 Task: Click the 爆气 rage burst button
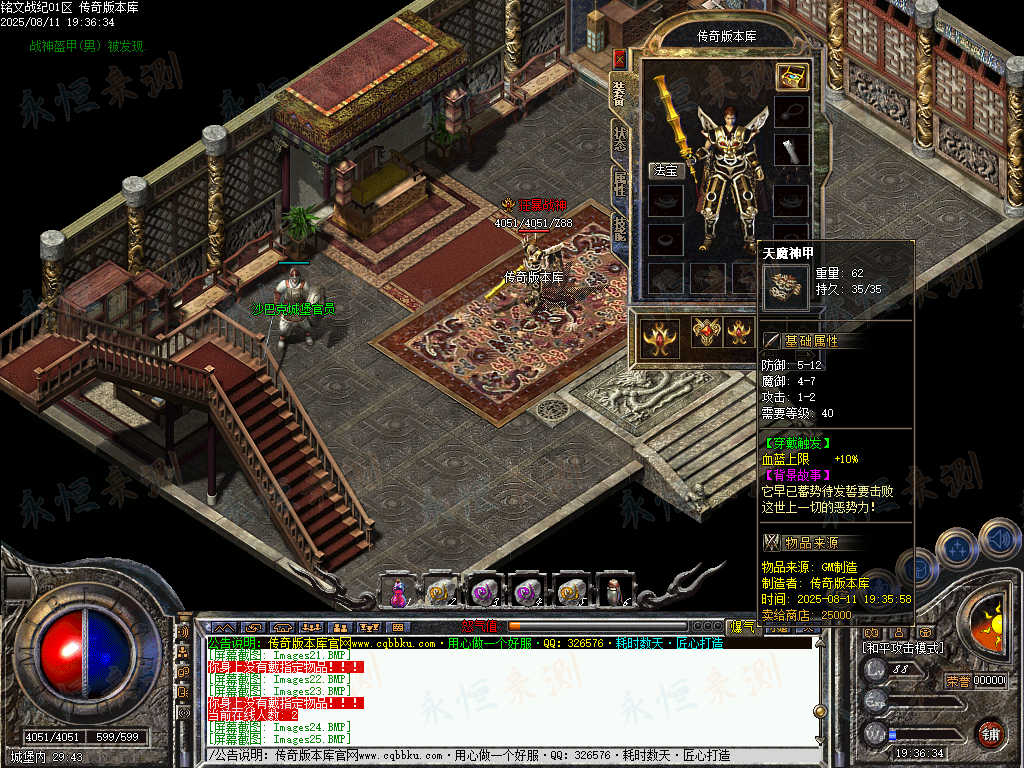click(744, 627)
